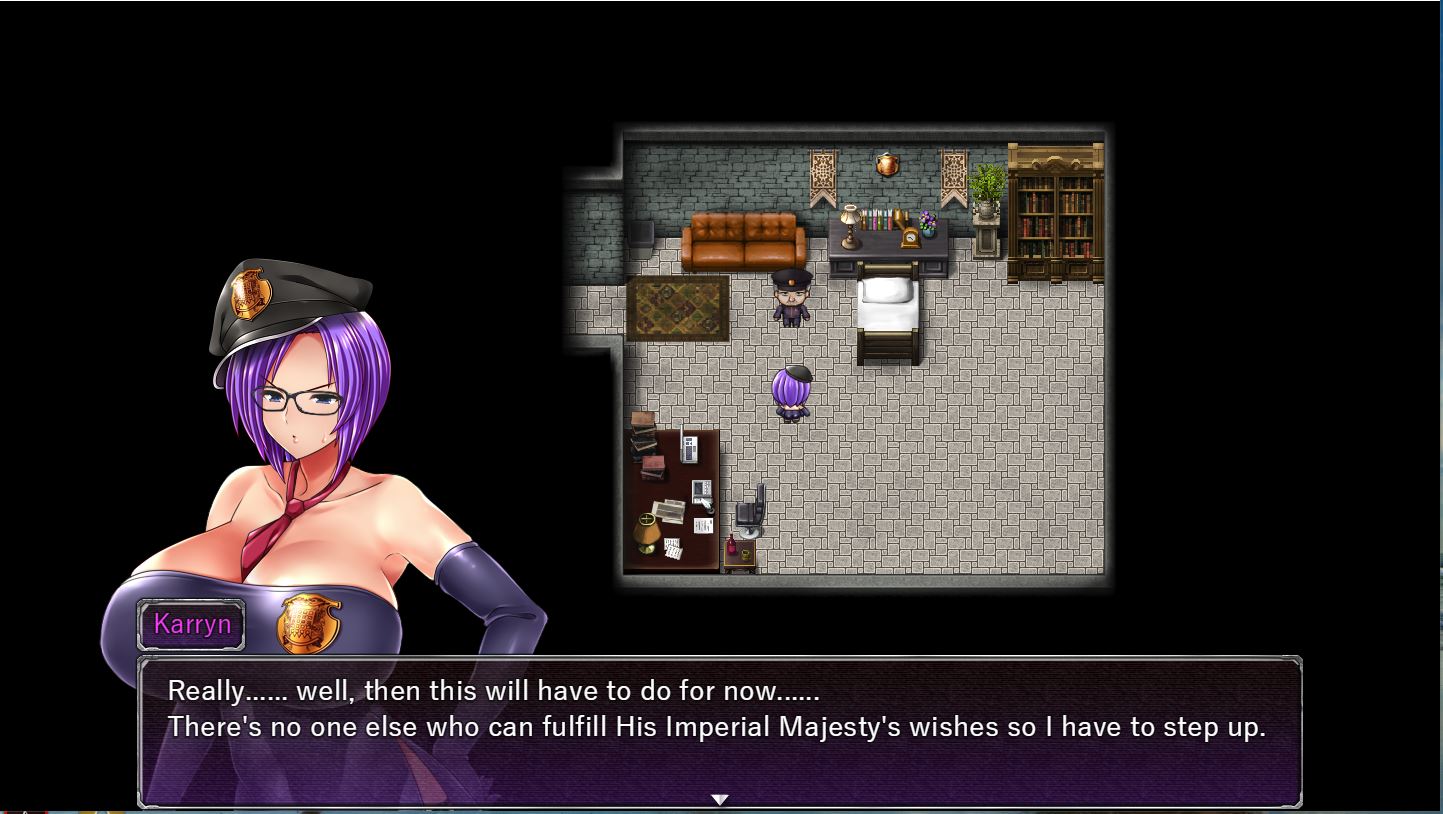Screen dimensions: 1443x814
Task: Click the black office chair near the desk
Action: (750, 506)
